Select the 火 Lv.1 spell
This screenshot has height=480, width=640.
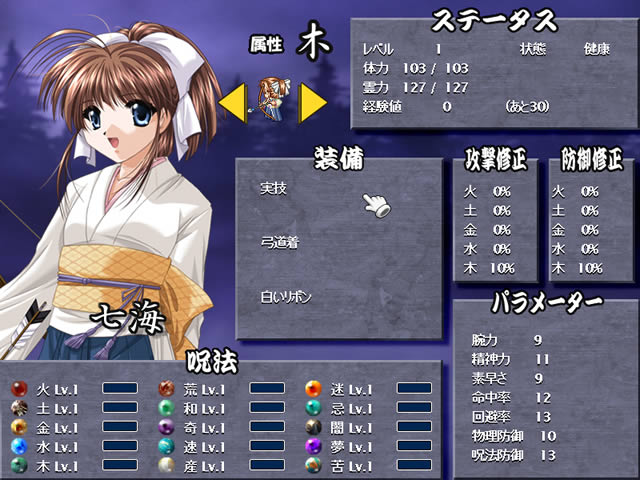(x=55, y=389)
